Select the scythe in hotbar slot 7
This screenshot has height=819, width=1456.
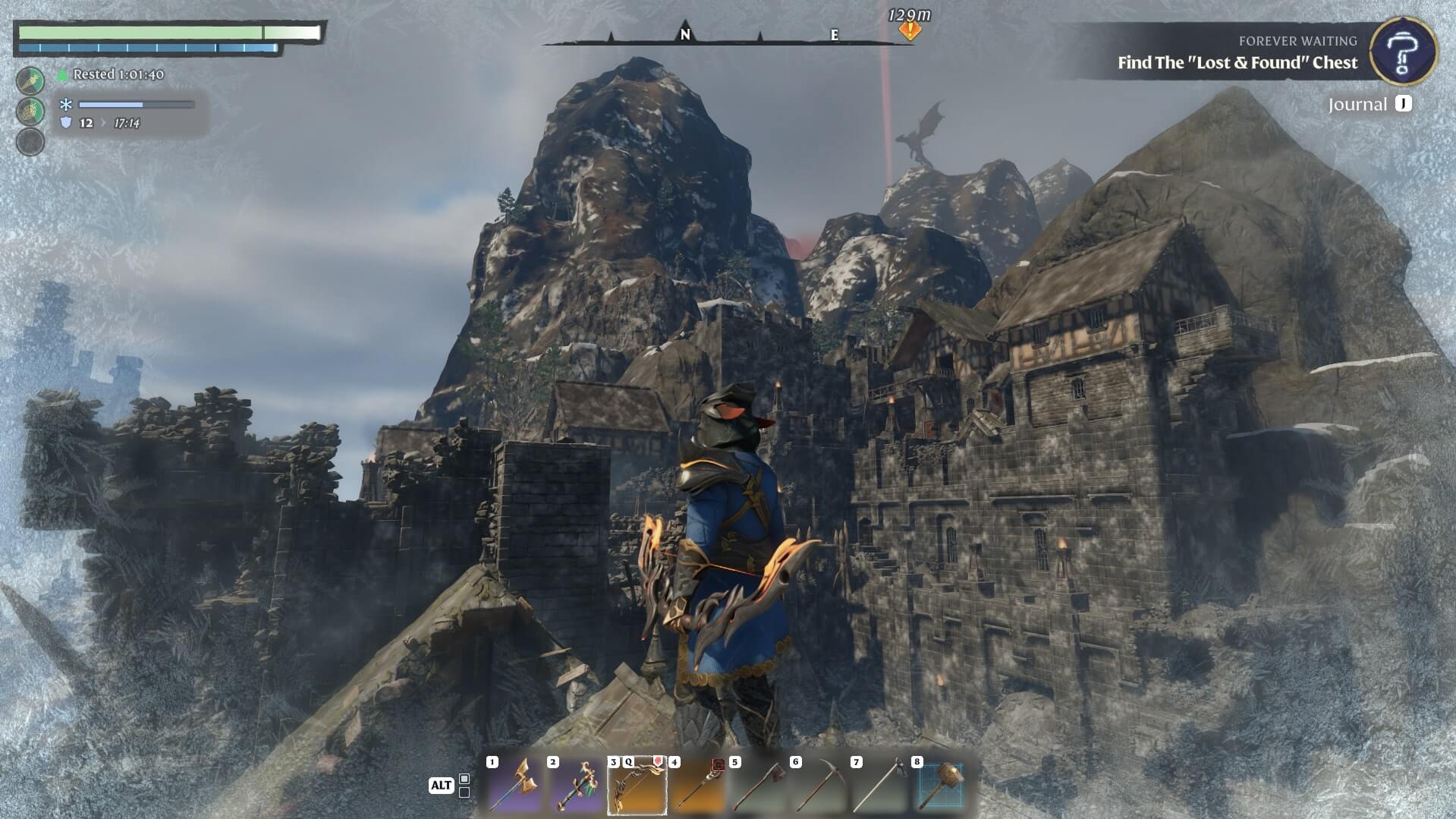(879, 786)
